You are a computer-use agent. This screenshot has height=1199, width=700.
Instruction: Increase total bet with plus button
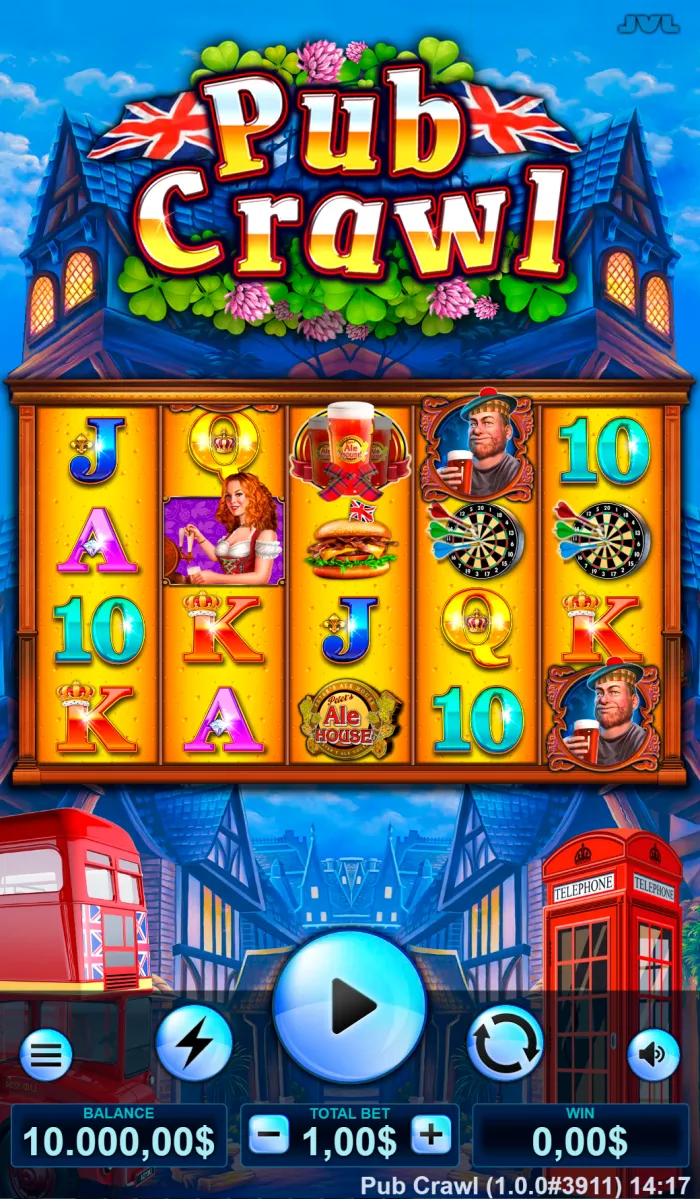click(x=431, y=1136)
